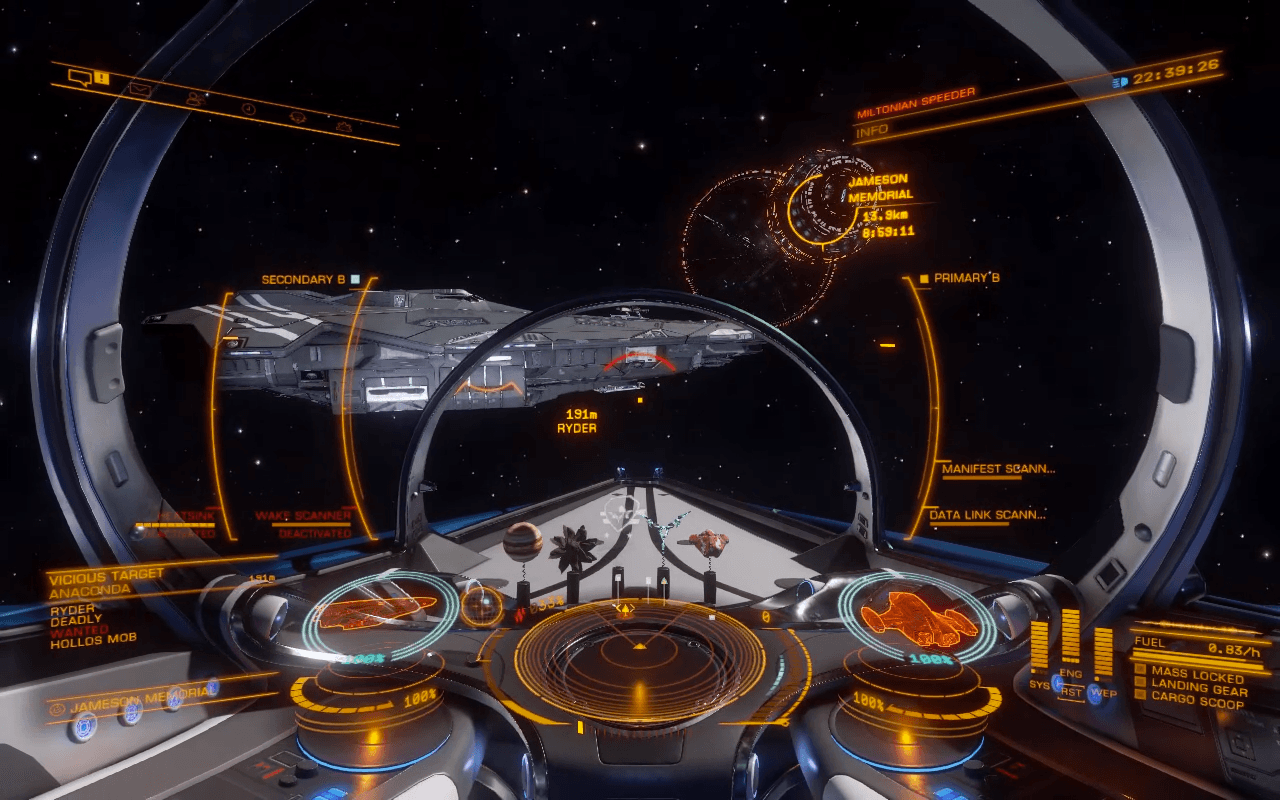
Task: Divert power to SYS pips
Action: tap(1038, 684)
